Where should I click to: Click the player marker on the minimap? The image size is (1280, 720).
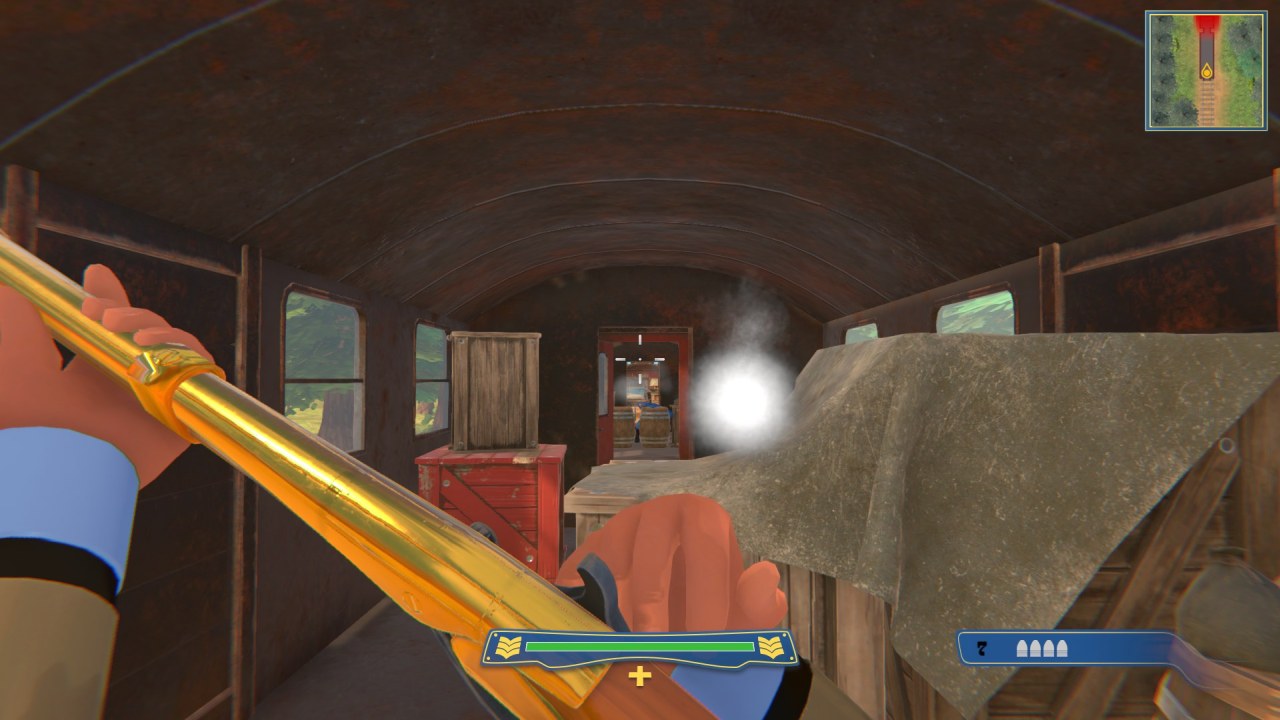(x=1207, y=72)
